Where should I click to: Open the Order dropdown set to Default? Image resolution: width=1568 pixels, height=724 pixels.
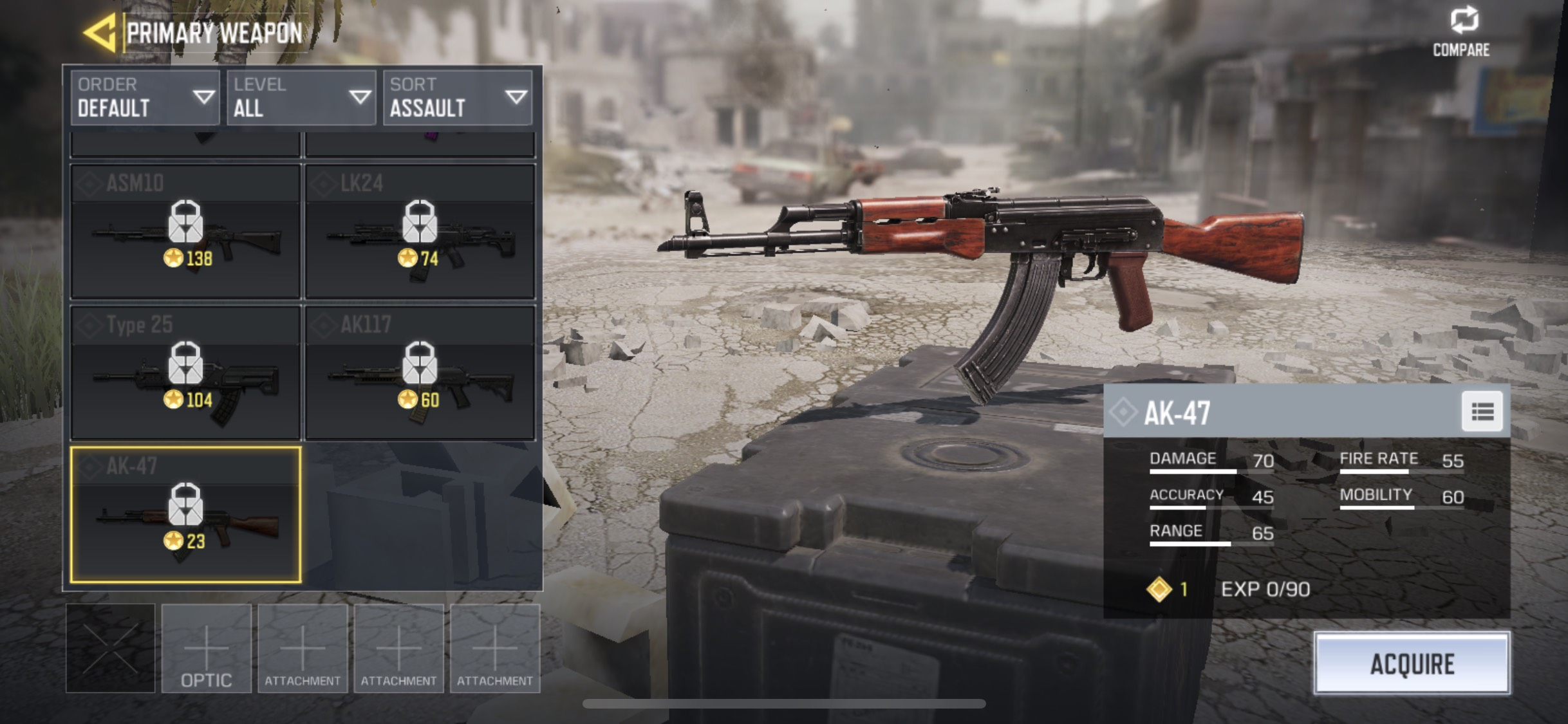click(145, 98)
